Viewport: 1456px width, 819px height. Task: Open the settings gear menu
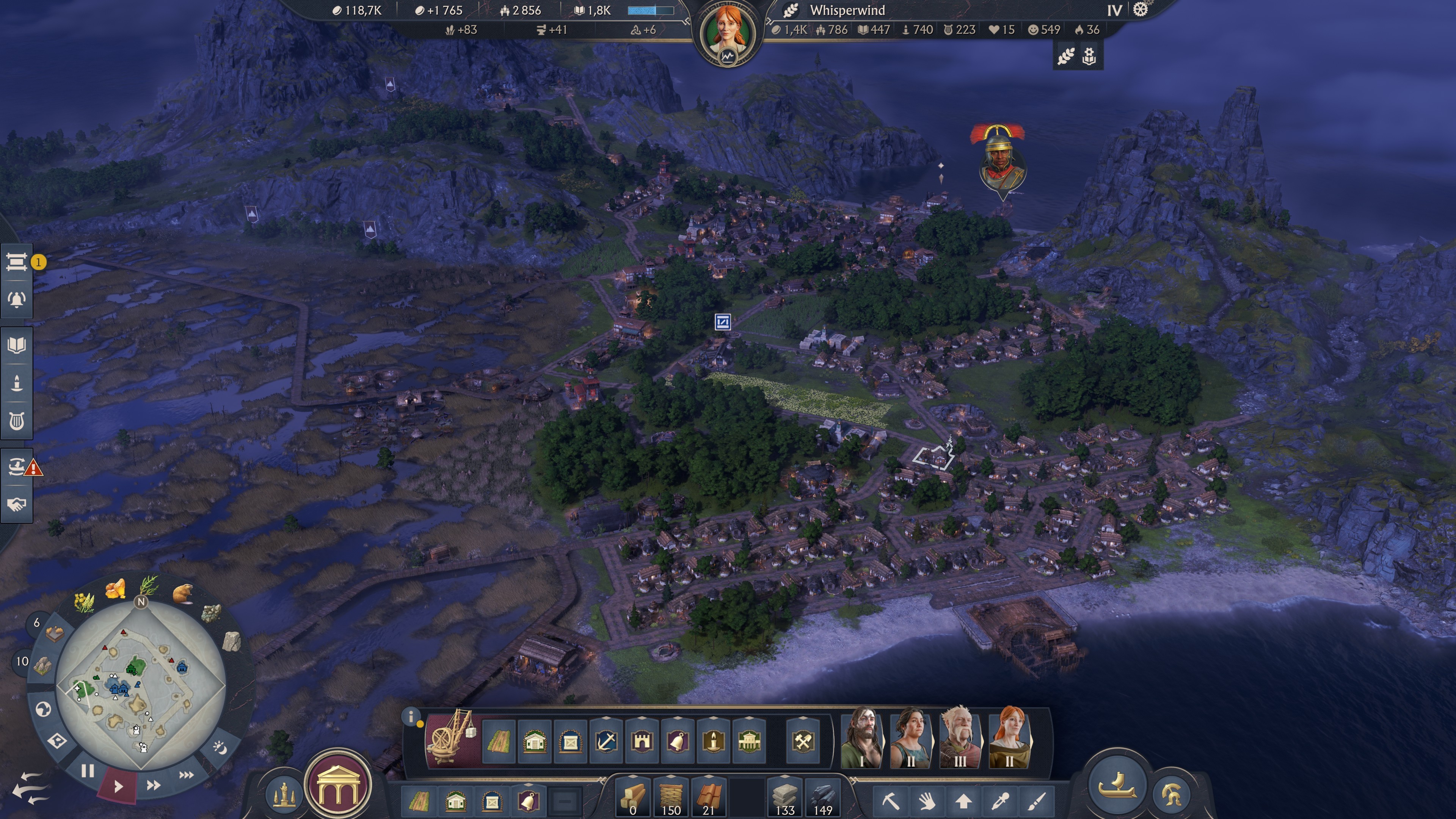1140,10
